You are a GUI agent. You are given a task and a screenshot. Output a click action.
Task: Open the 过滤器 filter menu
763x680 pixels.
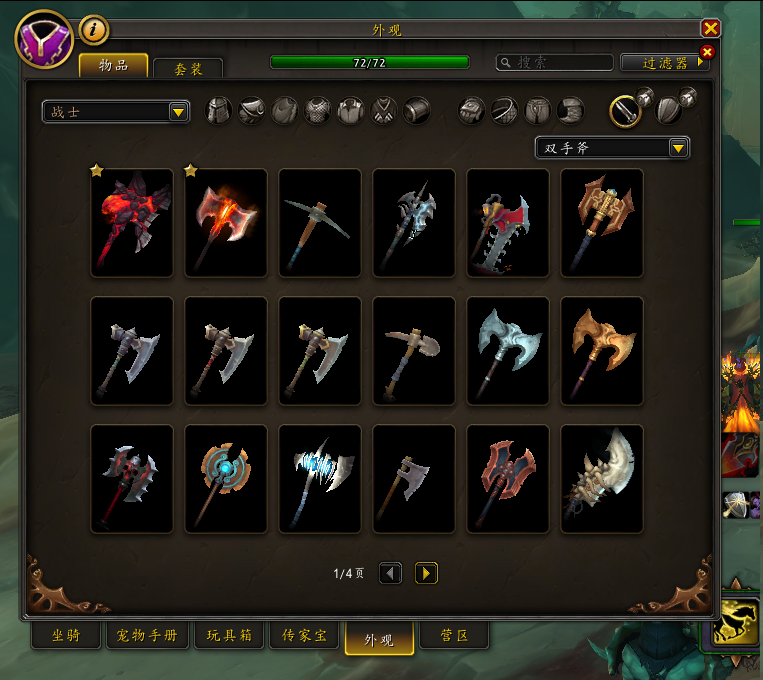665,62
